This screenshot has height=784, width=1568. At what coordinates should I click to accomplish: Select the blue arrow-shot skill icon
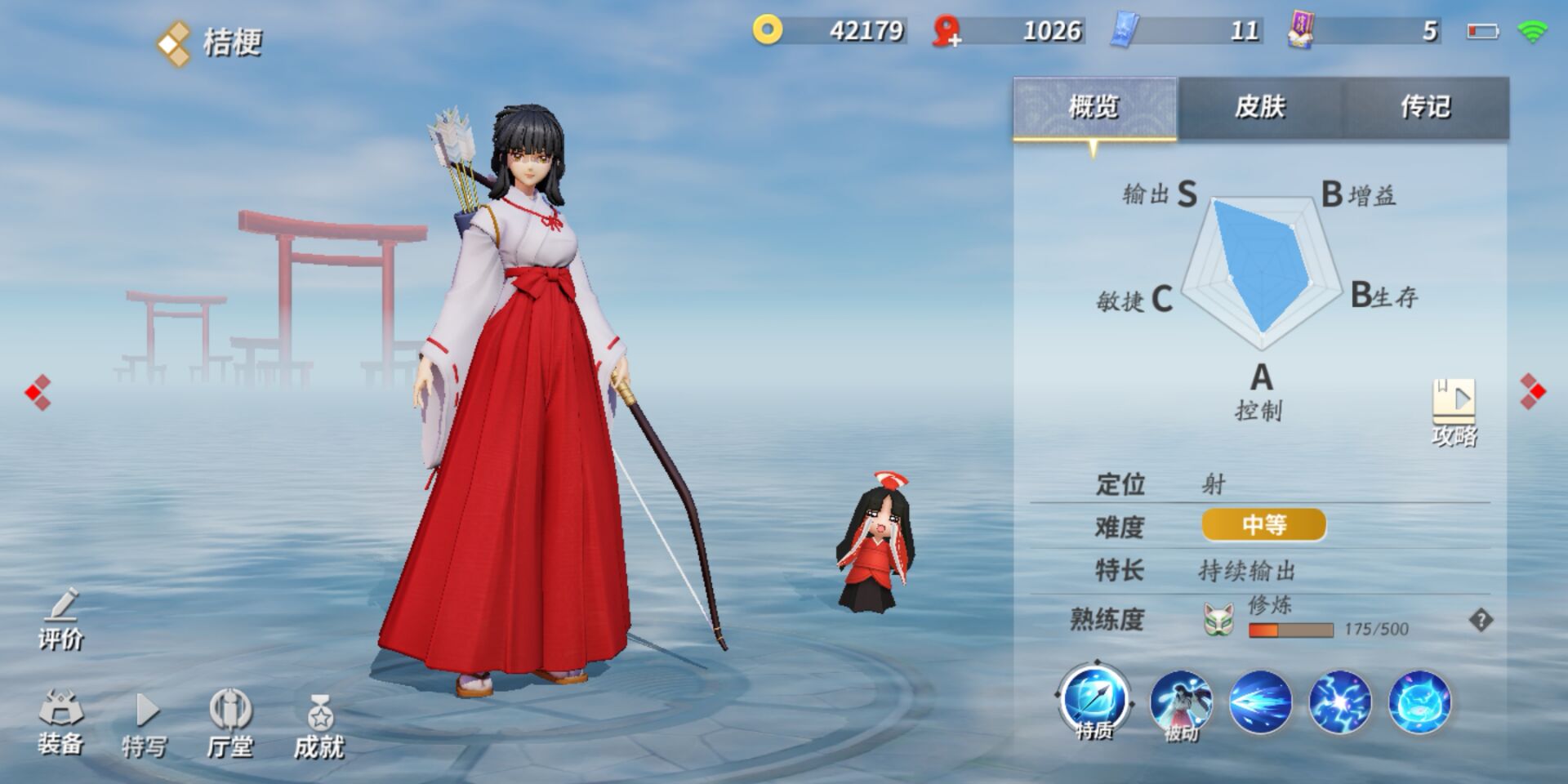(1260, 702)
